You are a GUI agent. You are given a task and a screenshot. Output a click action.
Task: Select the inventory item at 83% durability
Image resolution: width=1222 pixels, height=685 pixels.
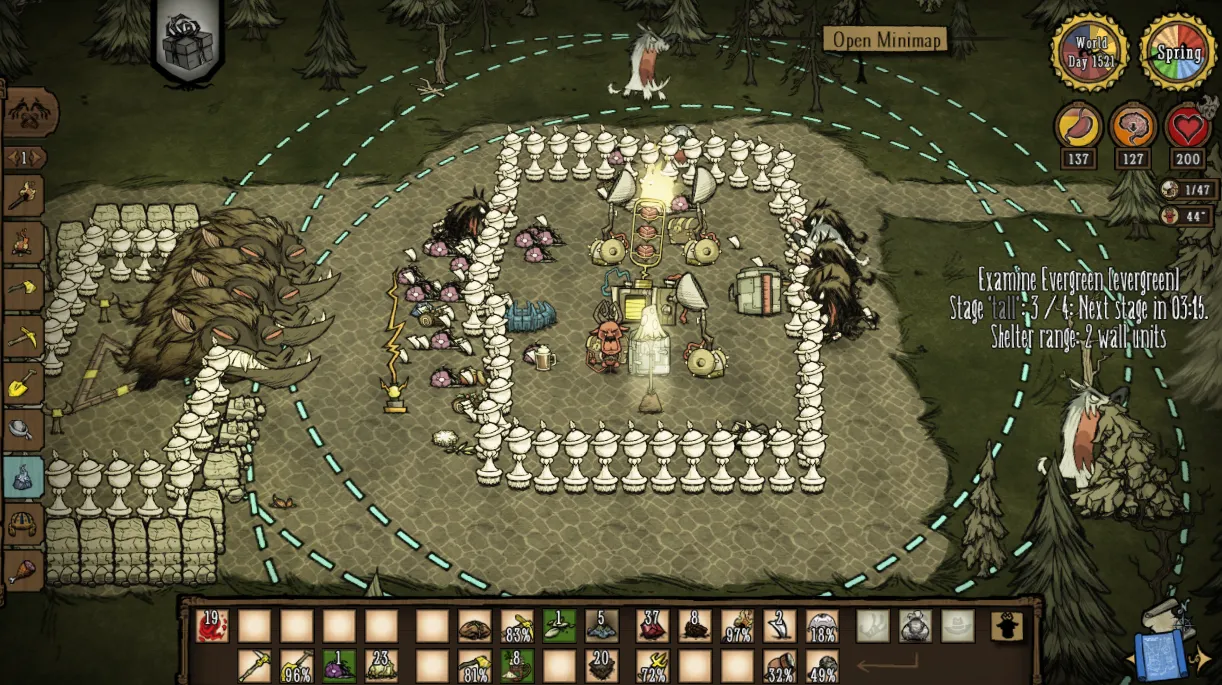click(517, 626)
